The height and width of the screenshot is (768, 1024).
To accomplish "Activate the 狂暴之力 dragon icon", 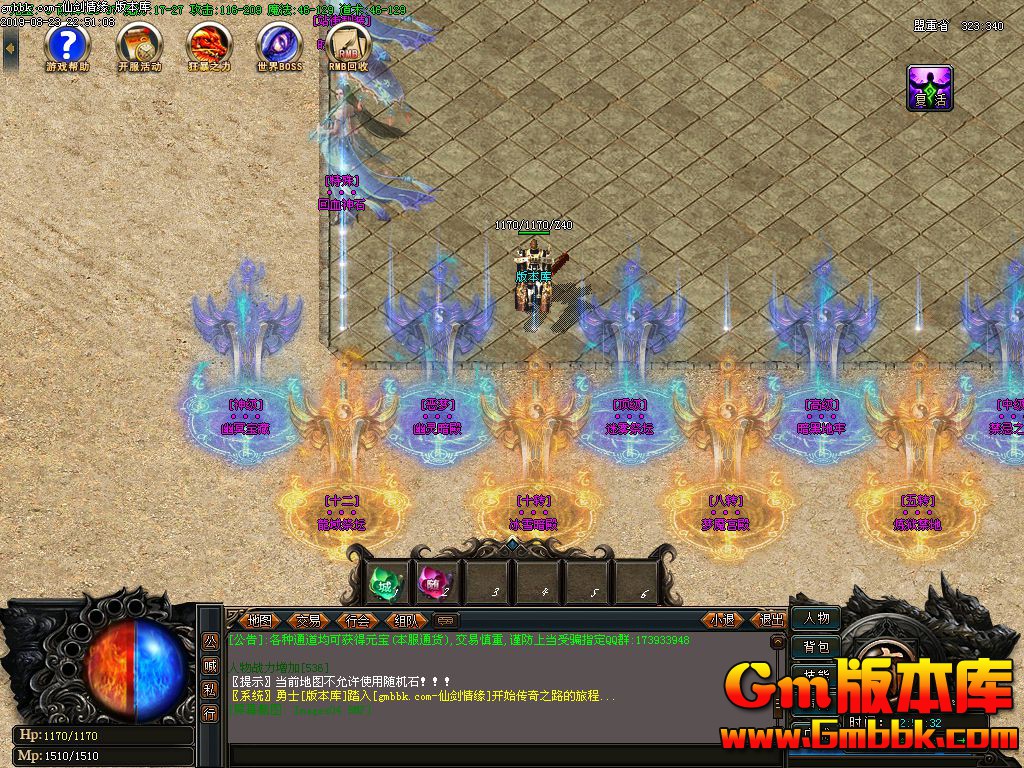I will (x=209, y=45).
